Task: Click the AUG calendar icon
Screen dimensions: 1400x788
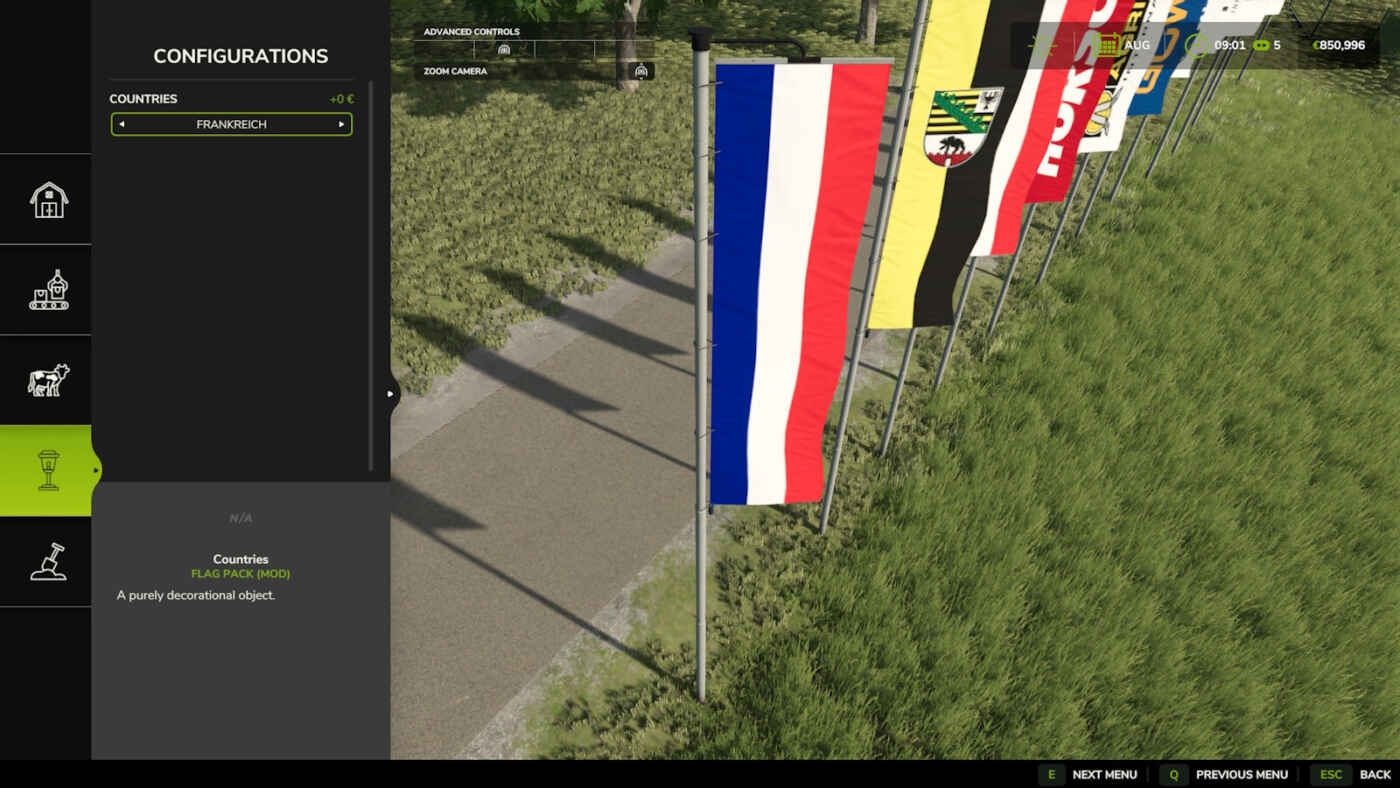Action: [1107, 44]
